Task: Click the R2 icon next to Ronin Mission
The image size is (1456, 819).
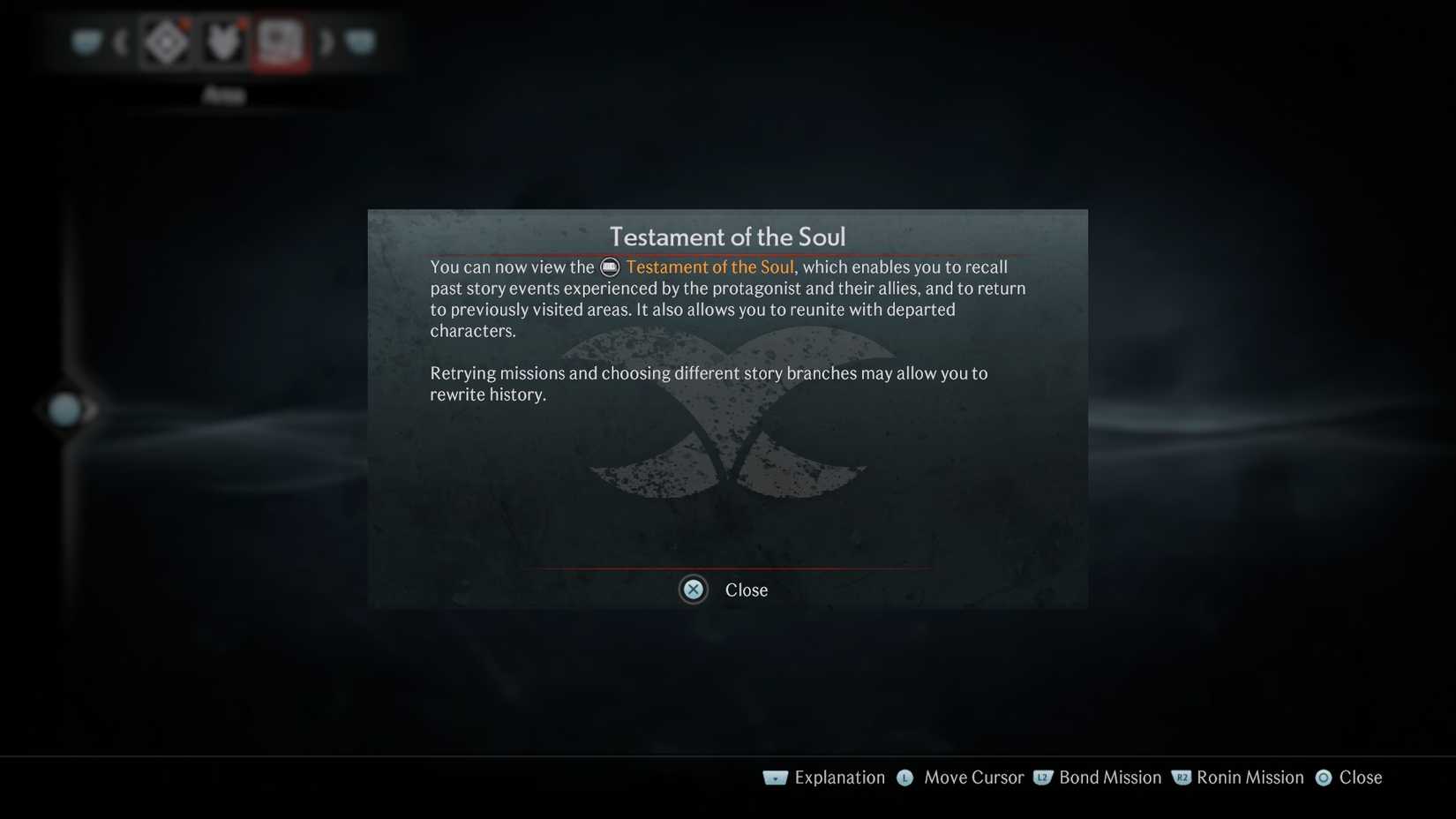Action: click(x=1181, y=778)
